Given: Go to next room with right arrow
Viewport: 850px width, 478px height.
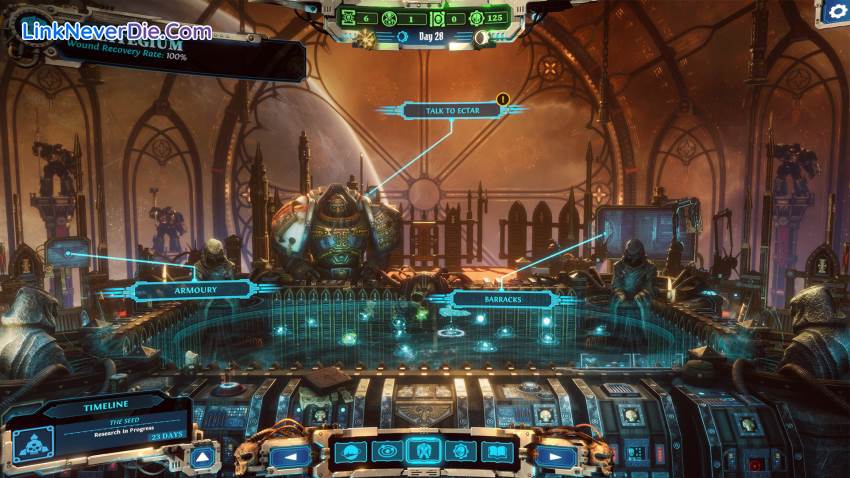Looking at the screenshot, I should pos(553,456).
